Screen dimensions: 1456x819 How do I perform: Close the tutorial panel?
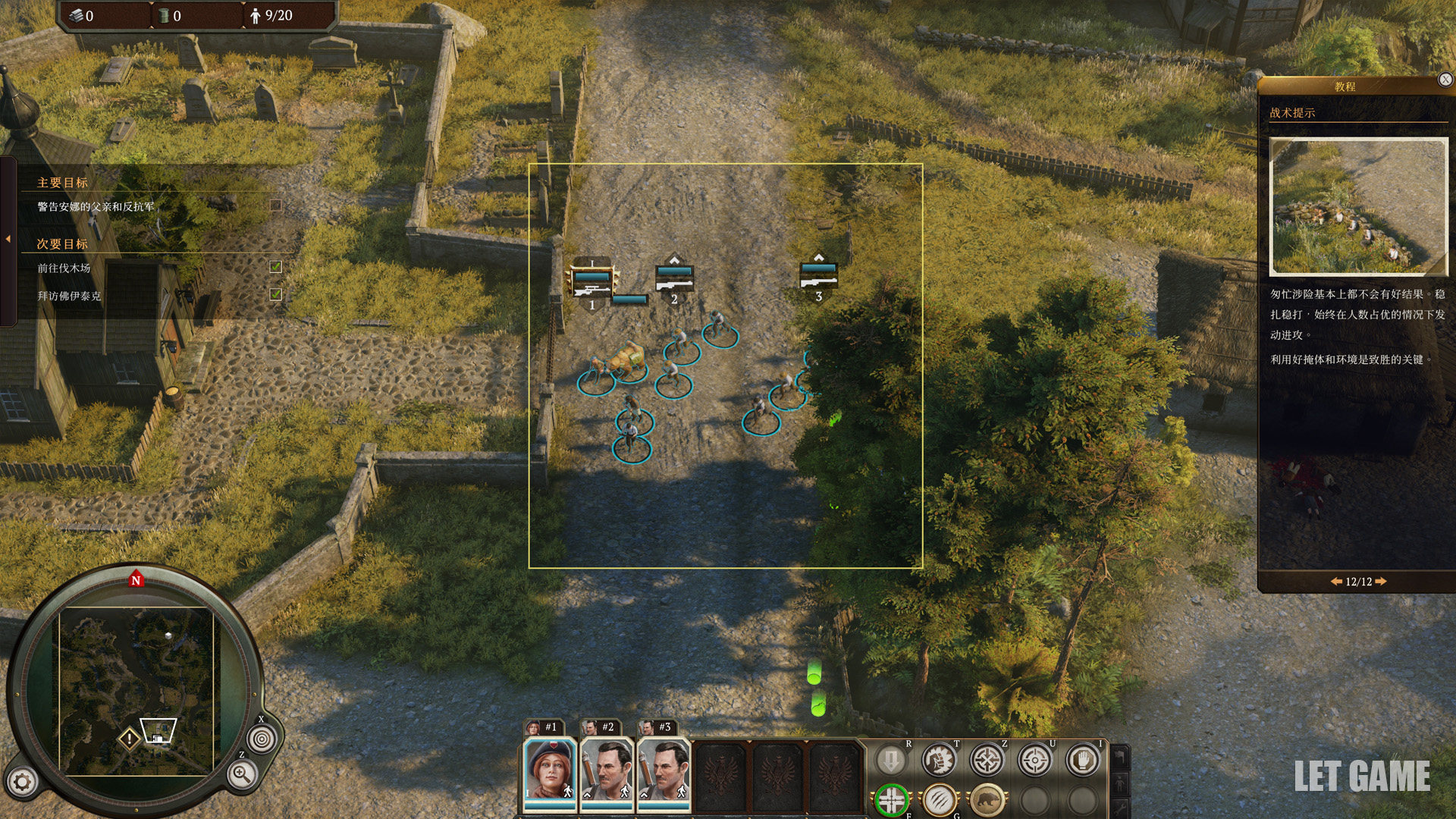pos(1445,80)
